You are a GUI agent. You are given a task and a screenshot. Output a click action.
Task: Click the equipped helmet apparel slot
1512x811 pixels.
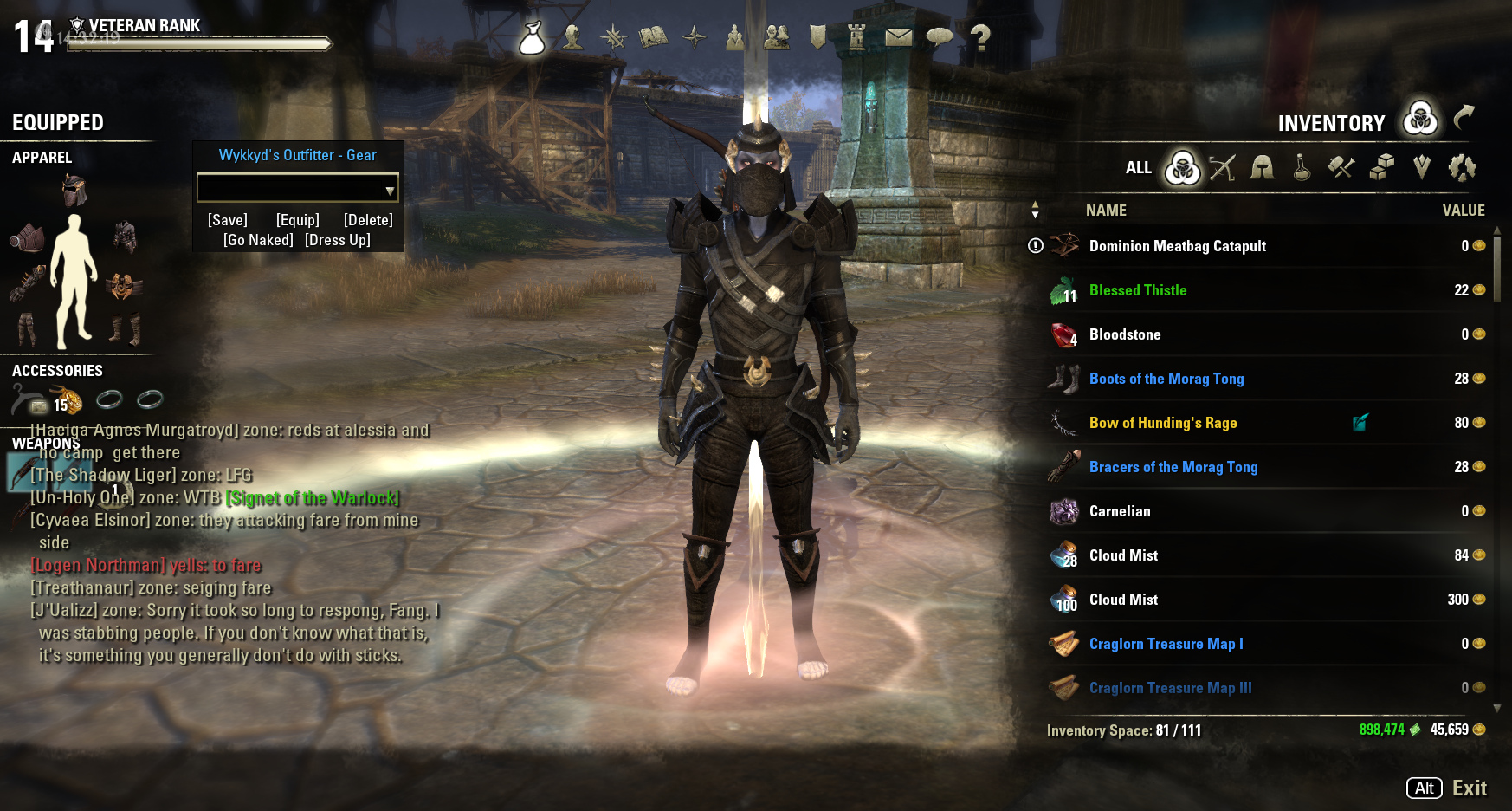pos(74,190)
